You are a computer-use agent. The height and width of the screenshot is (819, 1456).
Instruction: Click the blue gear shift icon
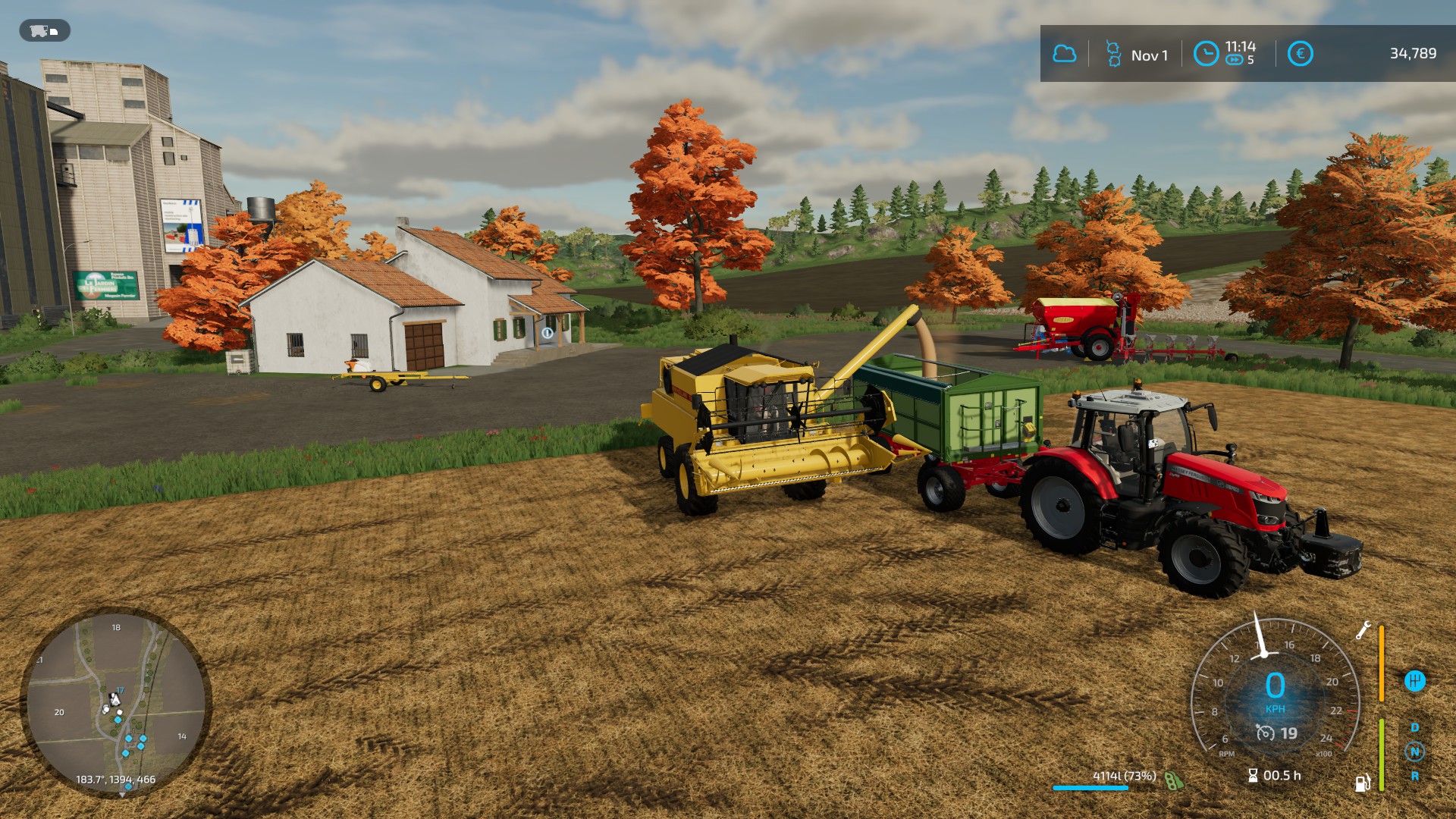[1414, 681]
